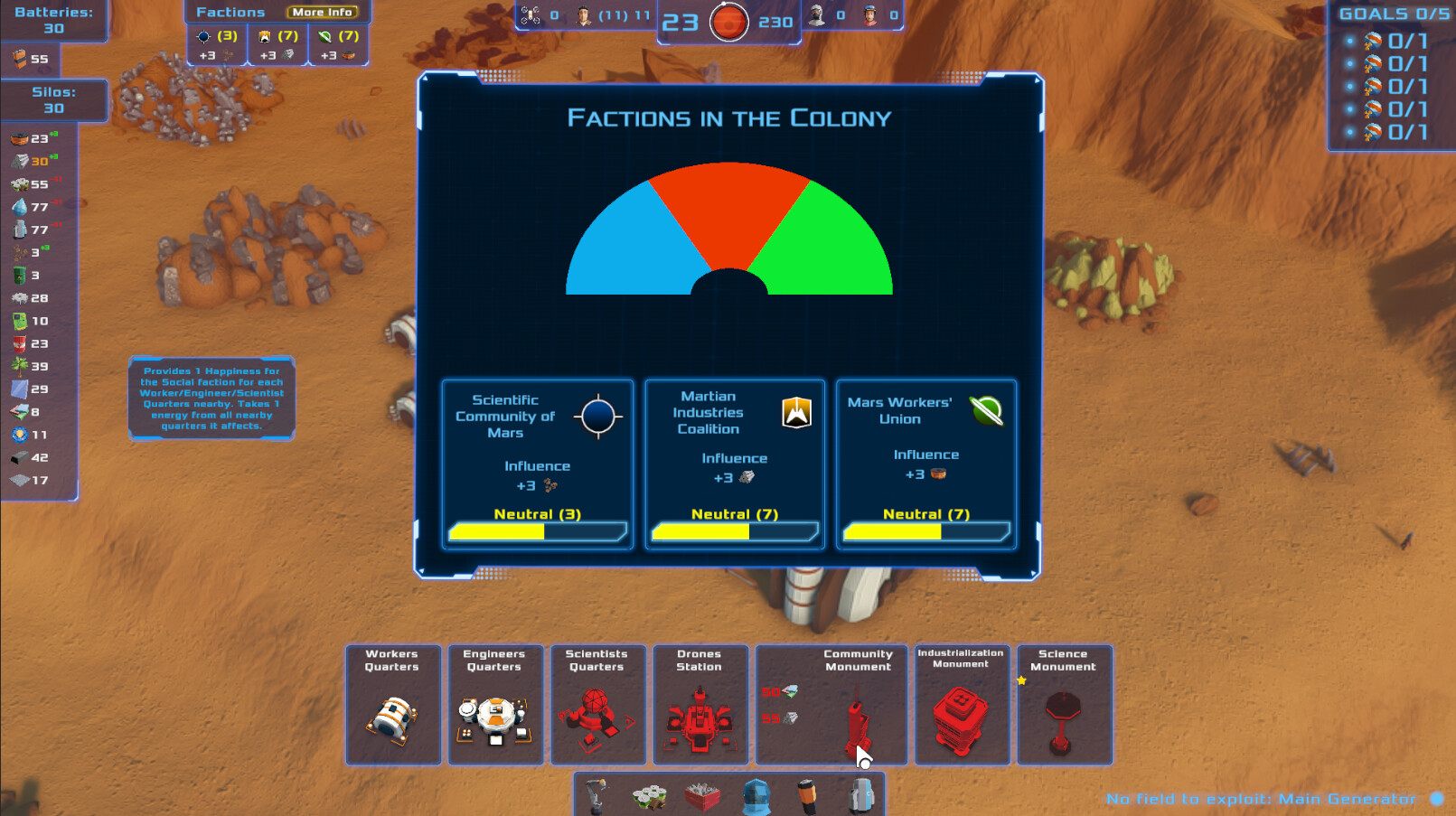The width and height of the screenshot is (1456, 816).
Task: Click the happiness gauge showing 23
Action: [x=728, y=21]
